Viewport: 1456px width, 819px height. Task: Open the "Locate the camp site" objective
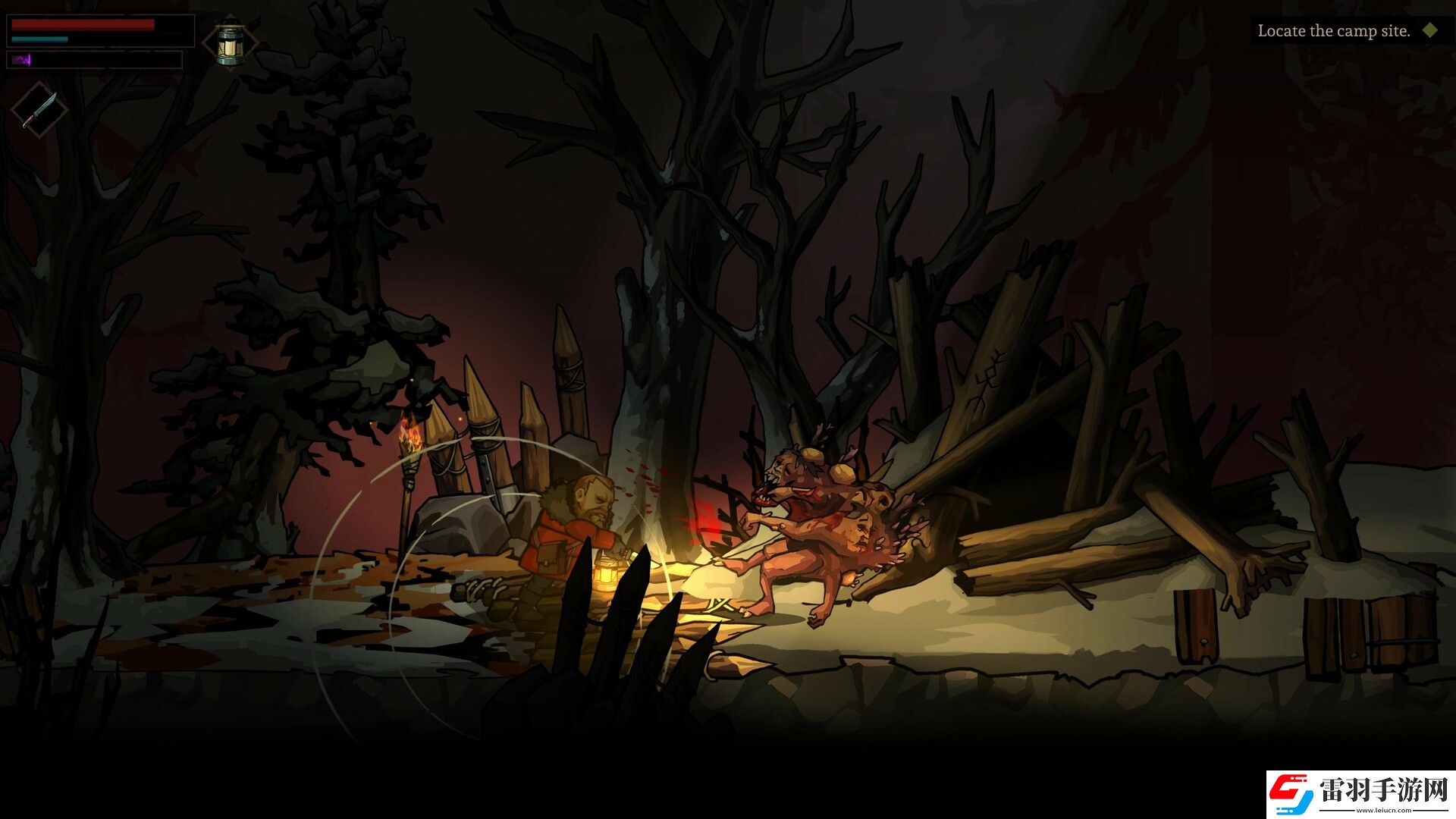click(1334, 31)
